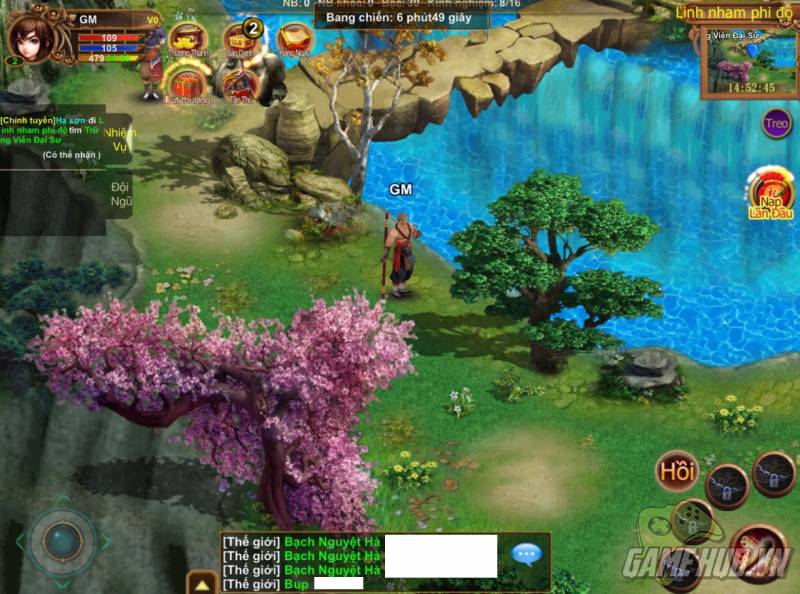Click the virtual joystick control
This screenshot has width=800, height=594.
pyautogui.click(x=62, y=541)
